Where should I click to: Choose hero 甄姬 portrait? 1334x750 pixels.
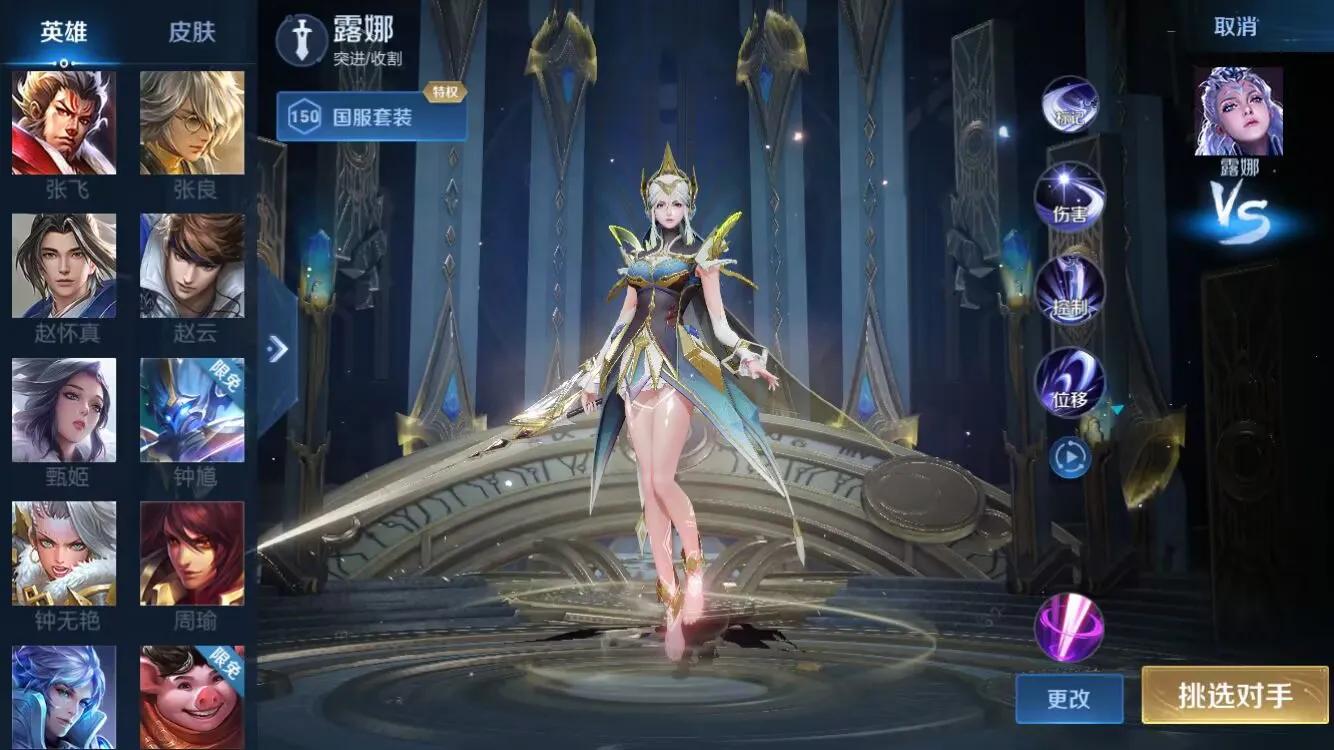point(64,410)
